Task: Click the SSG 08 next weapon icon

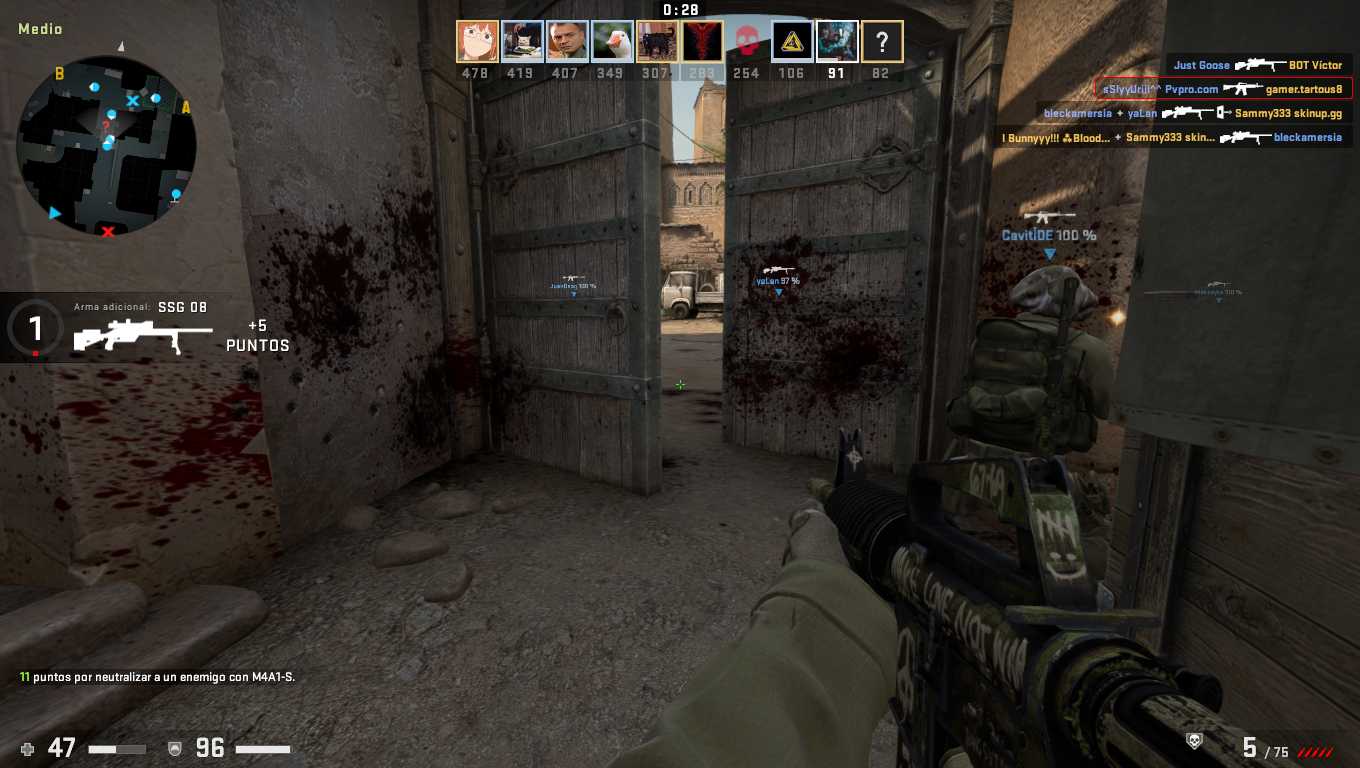Action: coord(143,336)
